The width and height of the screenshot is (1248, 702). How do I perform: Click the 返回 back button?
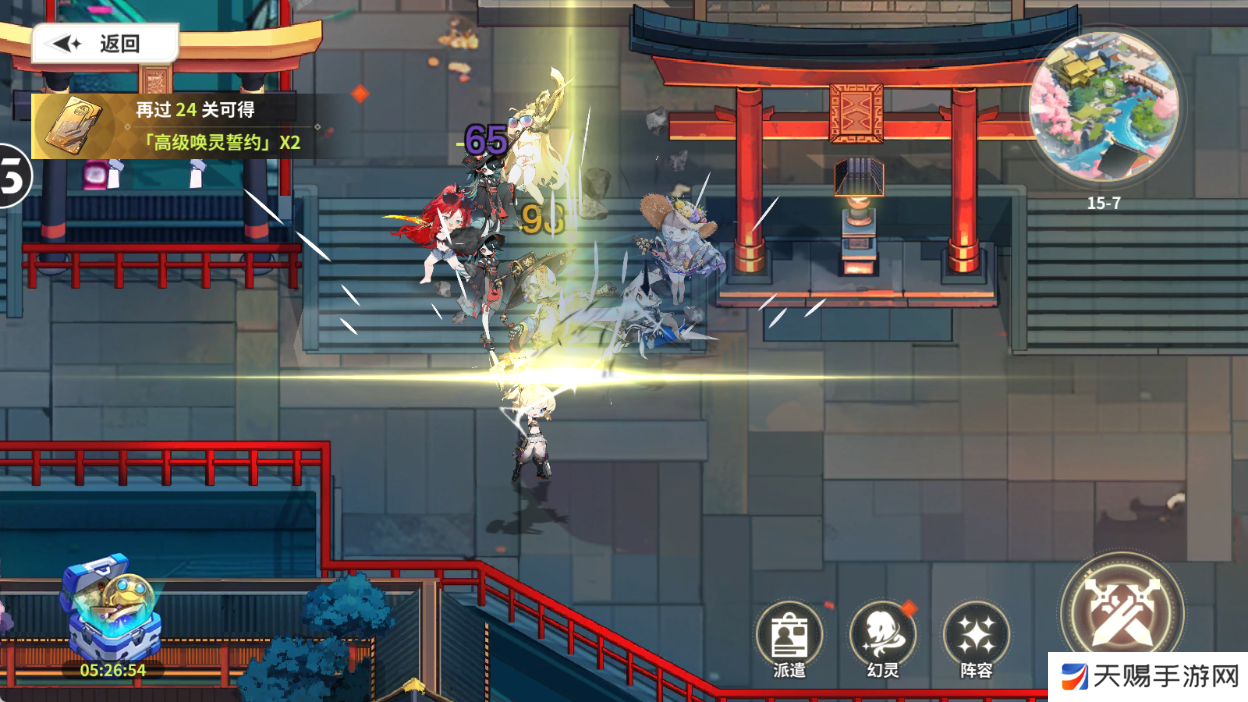tap(105, 43)
